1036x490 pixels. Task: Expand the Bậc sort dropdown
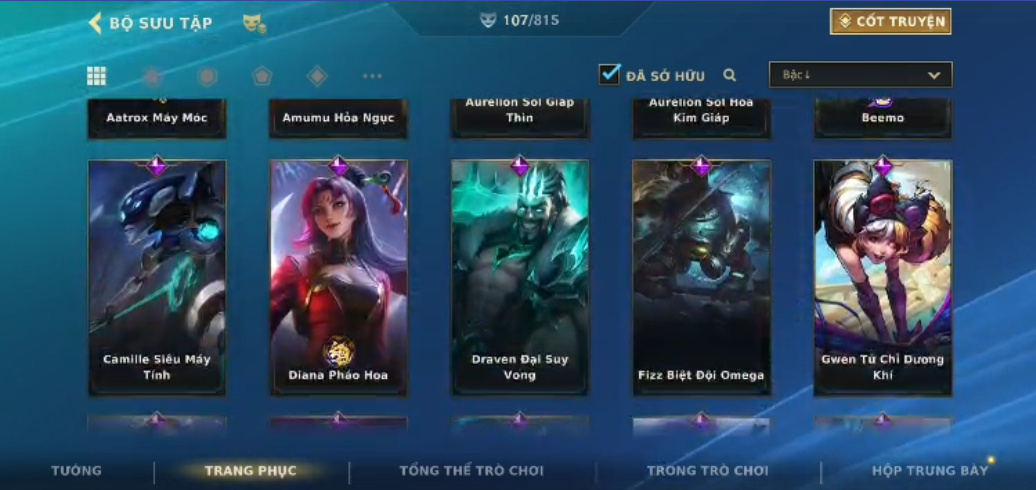point(860,75)
